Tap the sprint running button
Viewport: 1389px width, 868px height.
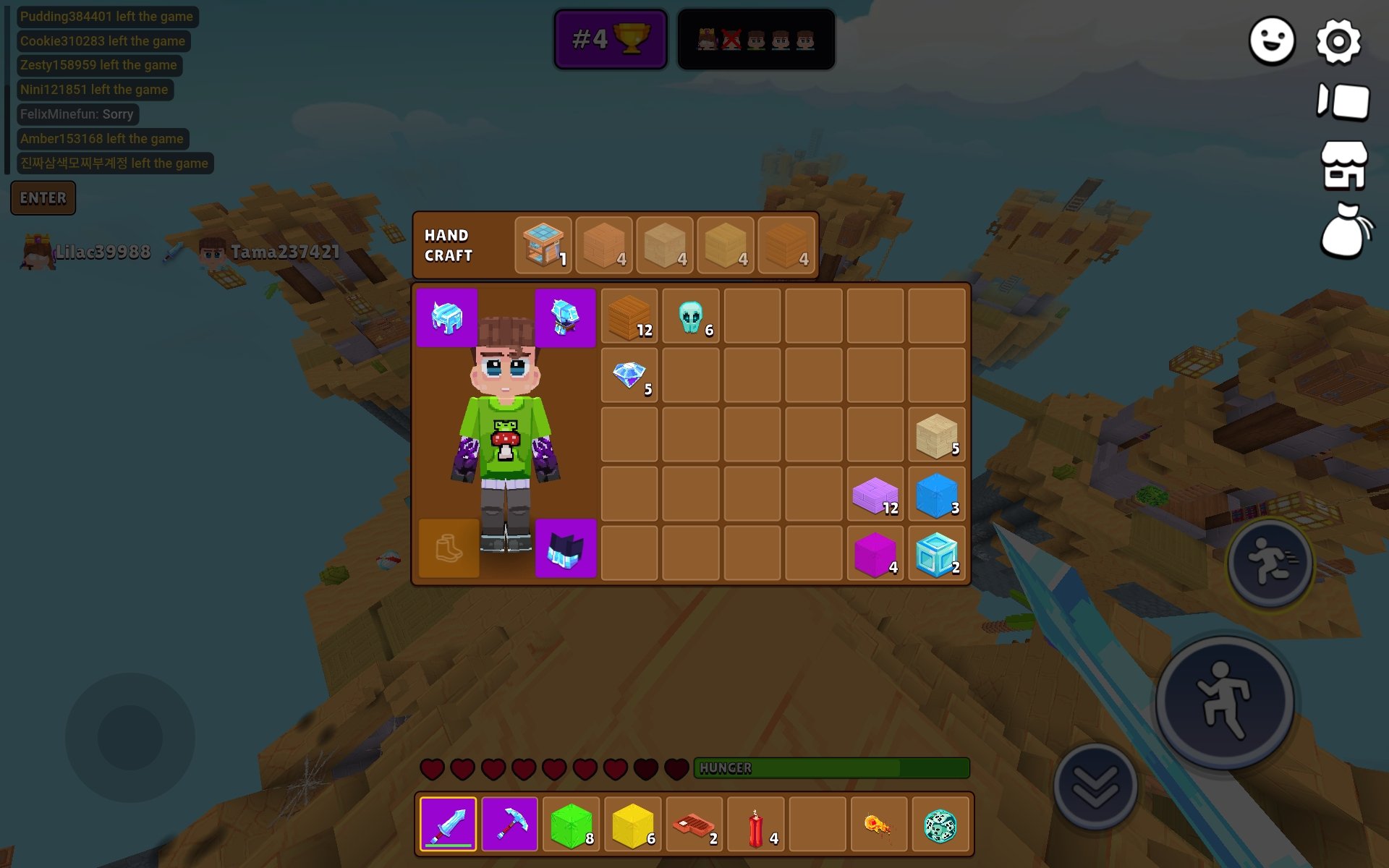[x=1270, y=561]
